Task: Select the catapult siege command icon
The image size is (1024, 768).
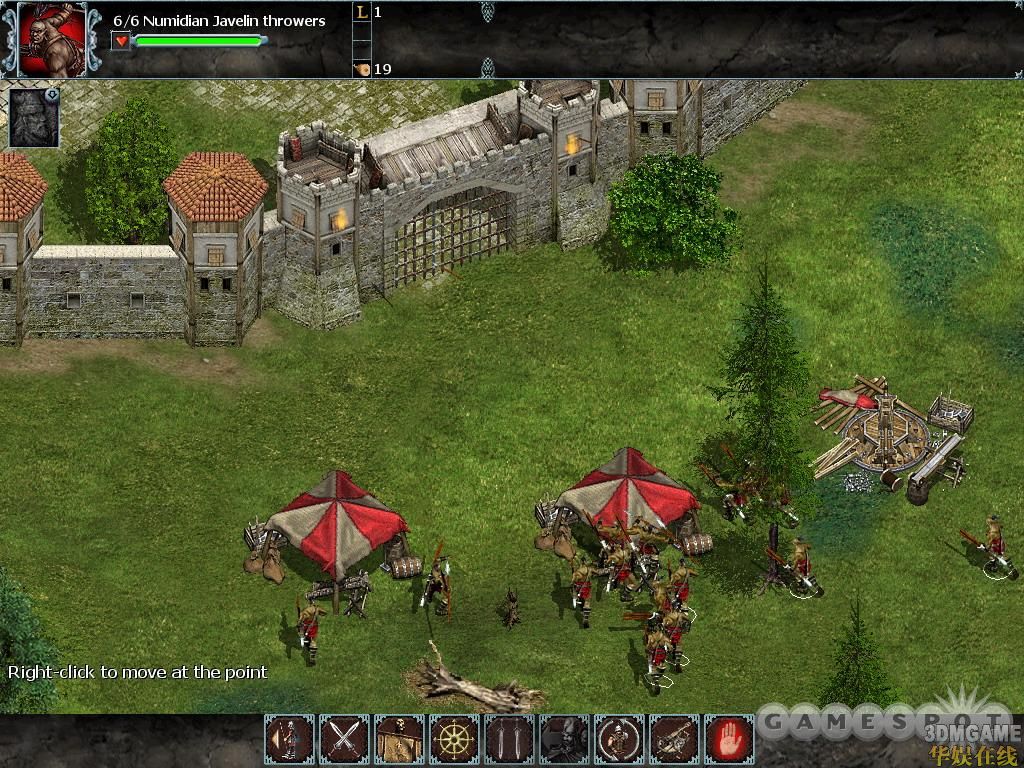Action: pyautogui.click(x=674, y=740)
